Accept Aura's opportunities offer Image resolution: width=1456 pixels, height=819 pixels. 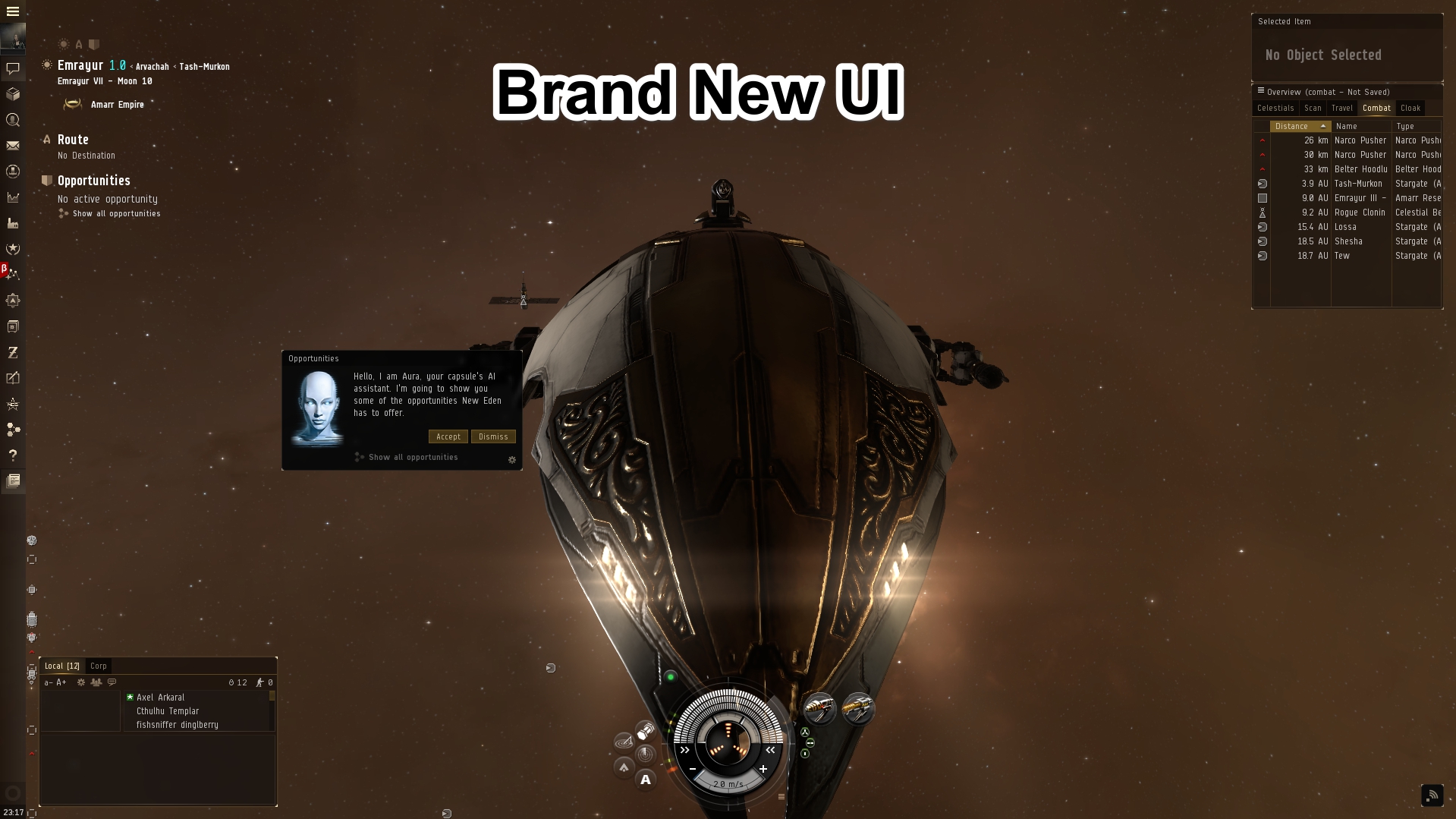point(448,436)
